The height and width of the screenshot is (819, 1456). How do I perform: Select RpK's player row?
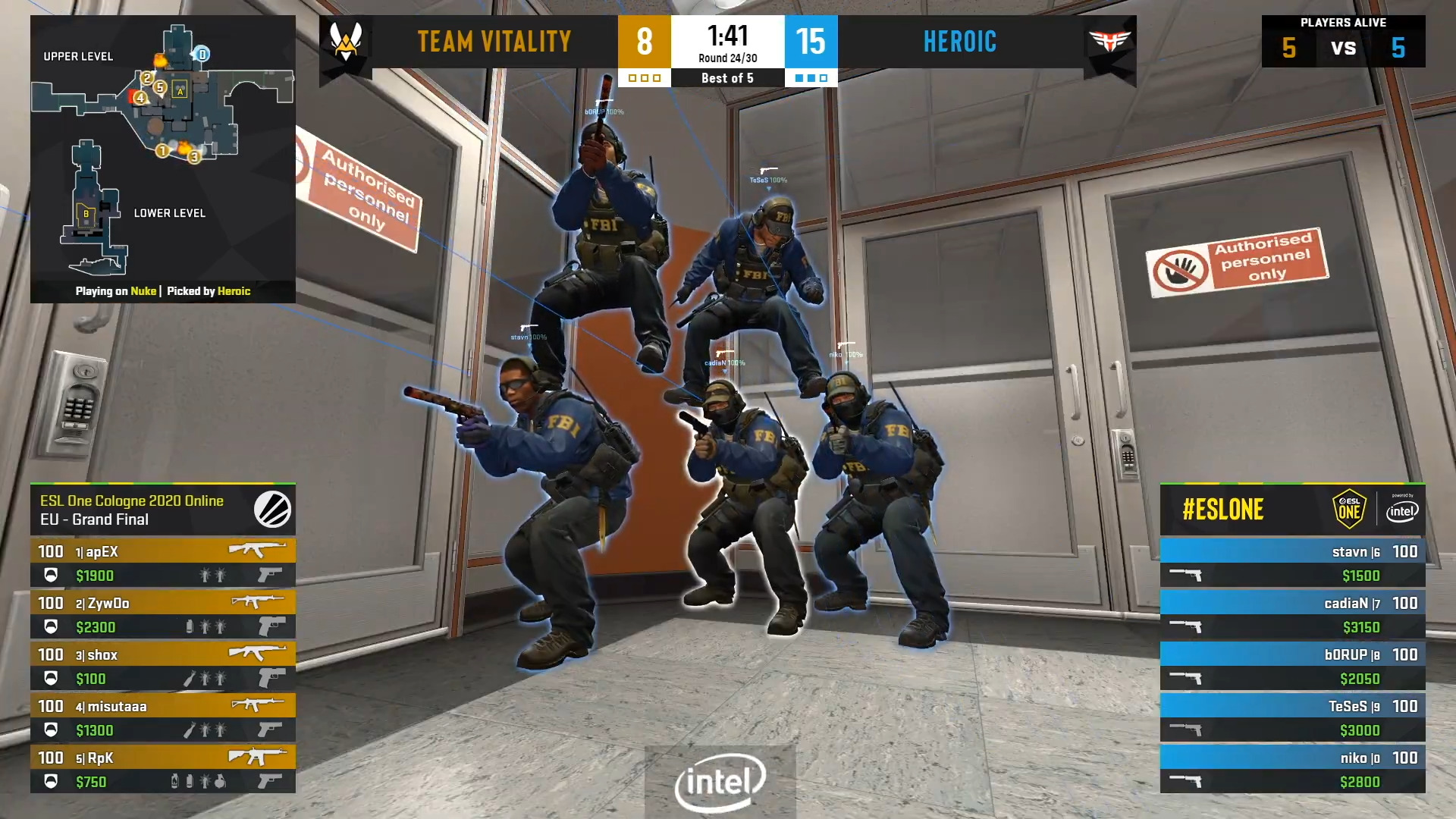click(x=162, y=769)
